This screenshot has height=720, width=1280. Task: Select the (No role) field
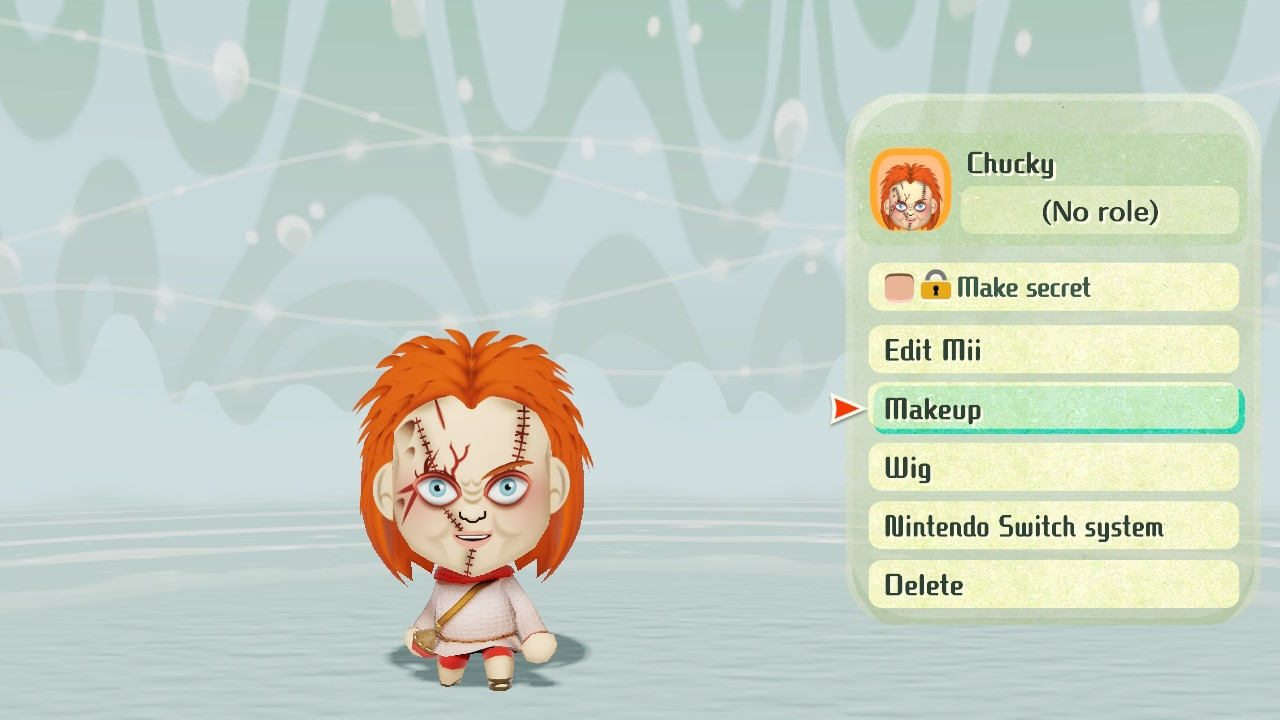point(1099,212)
